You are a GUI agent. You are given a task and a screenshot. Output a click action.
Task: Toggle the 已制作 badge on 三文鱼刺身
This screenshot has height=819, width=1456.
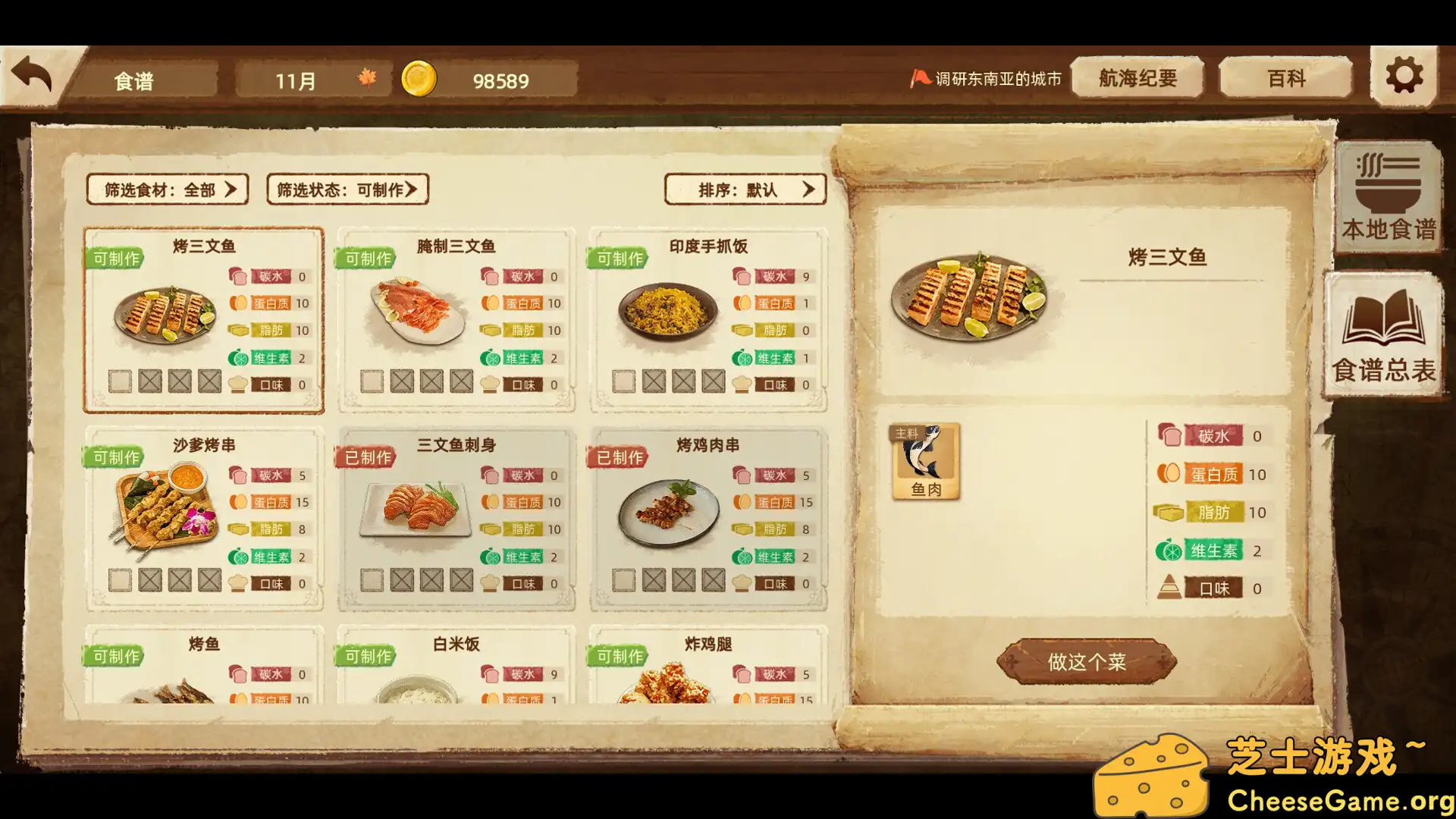[366, 457]
